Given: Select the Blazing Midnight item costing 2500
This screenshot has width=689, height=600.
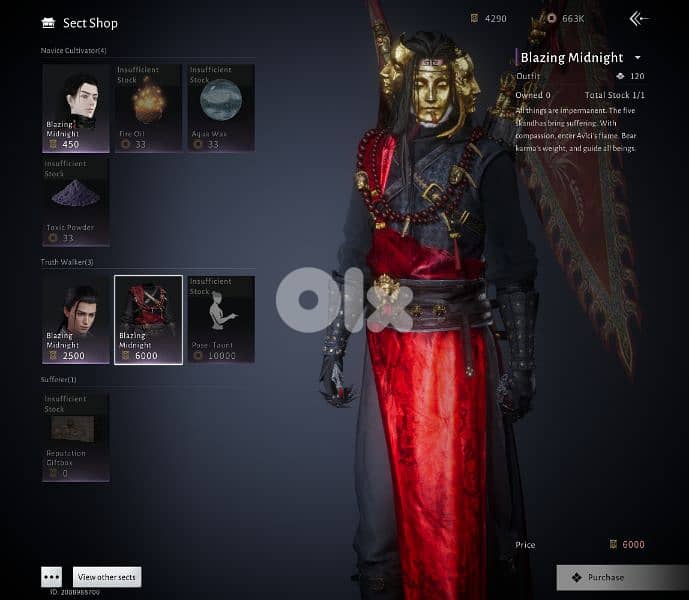Looking at the screenshot, I should tap(76, 319).
